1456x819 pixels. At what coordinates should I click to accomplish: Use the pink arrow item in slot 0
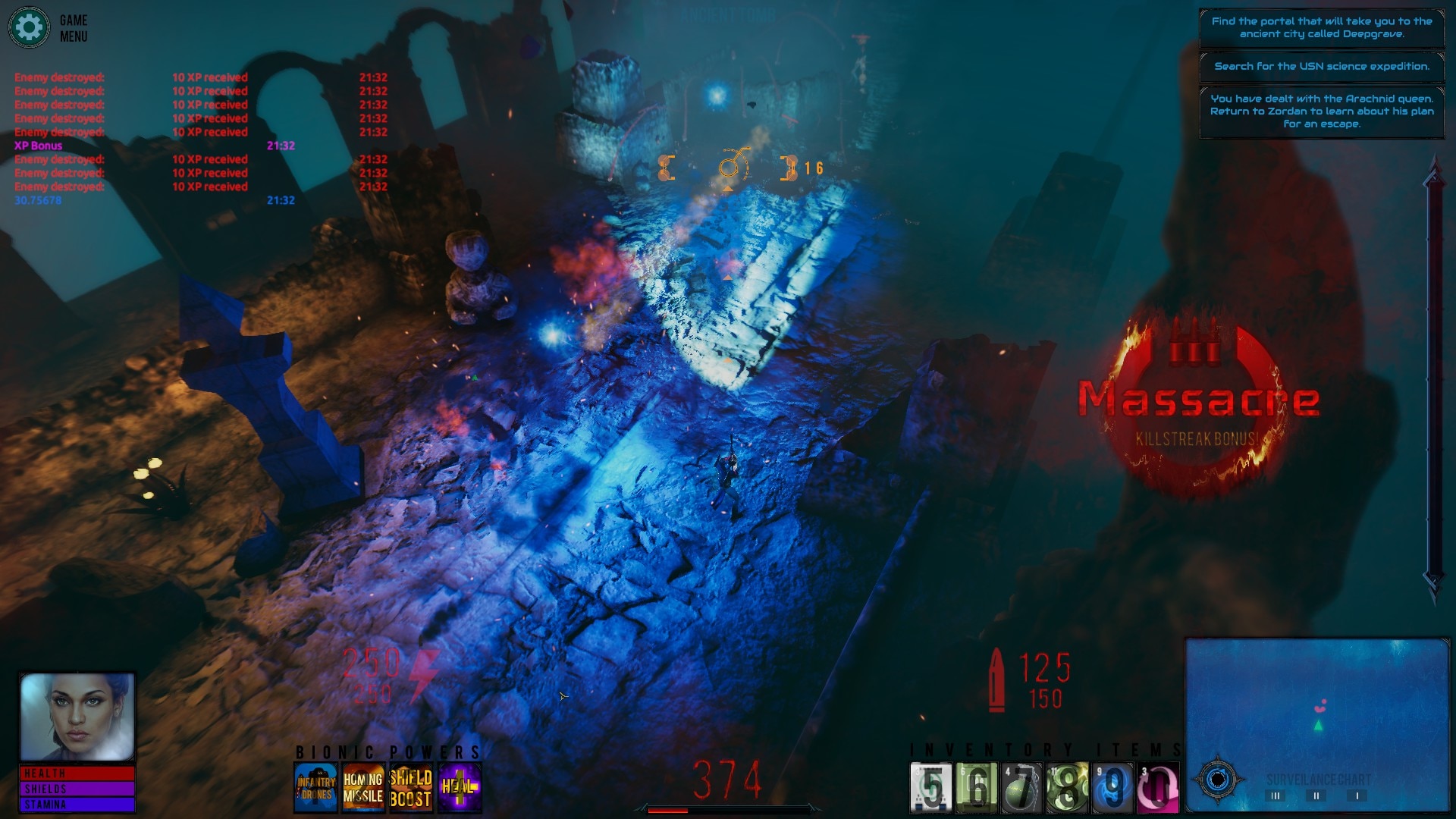coord(1158,788)
